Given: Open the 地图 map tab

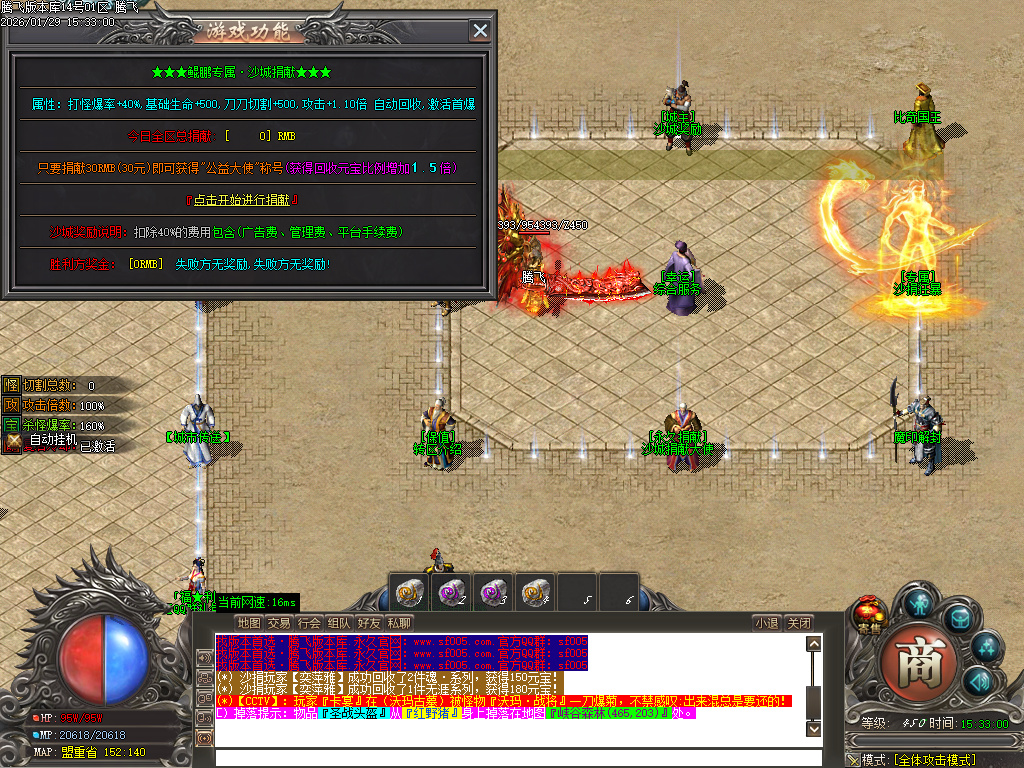Looking at the screenshot, I should coord(249,622).
